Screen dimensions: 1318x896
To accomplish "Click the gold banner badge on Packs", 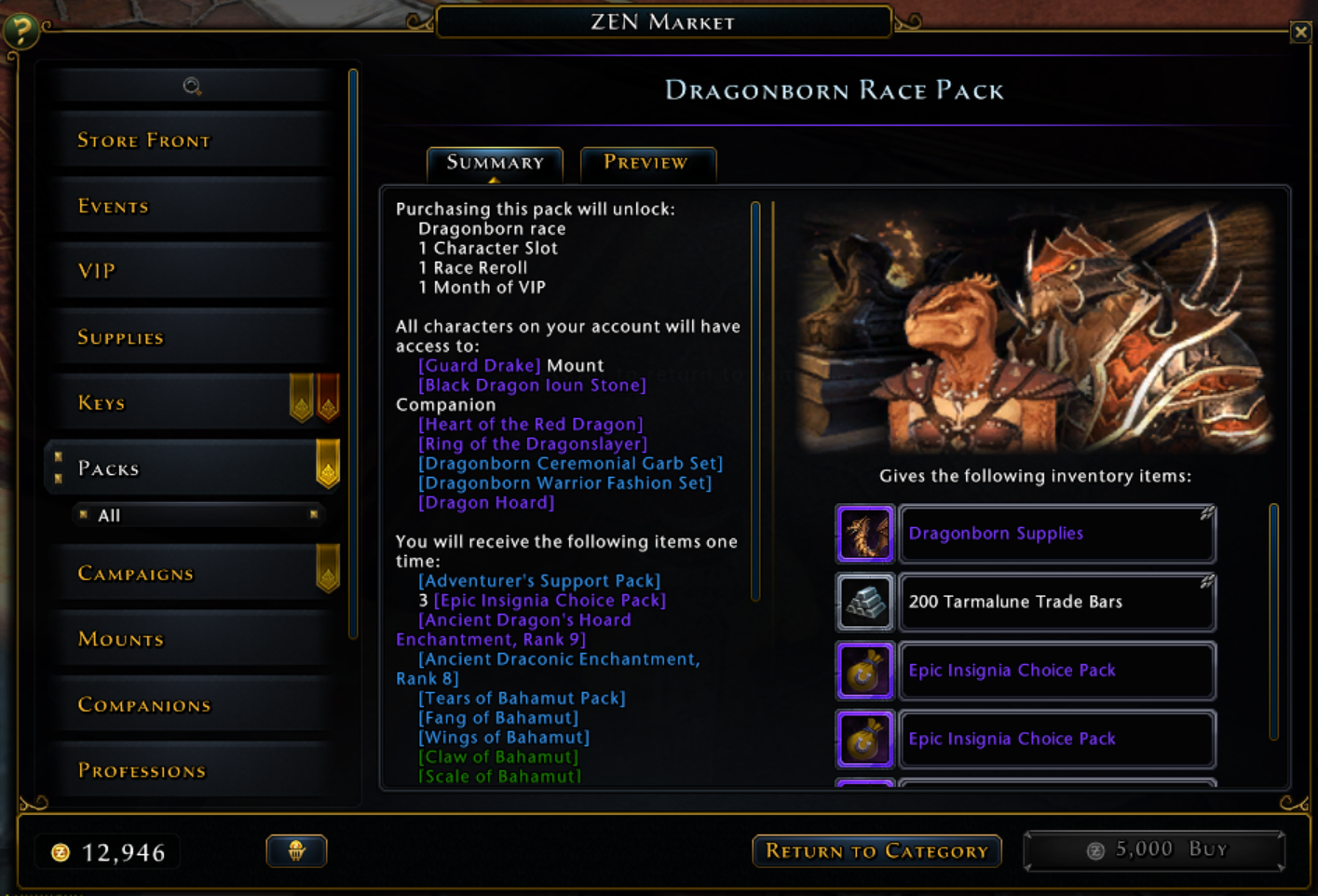I will tap(328, 462).
